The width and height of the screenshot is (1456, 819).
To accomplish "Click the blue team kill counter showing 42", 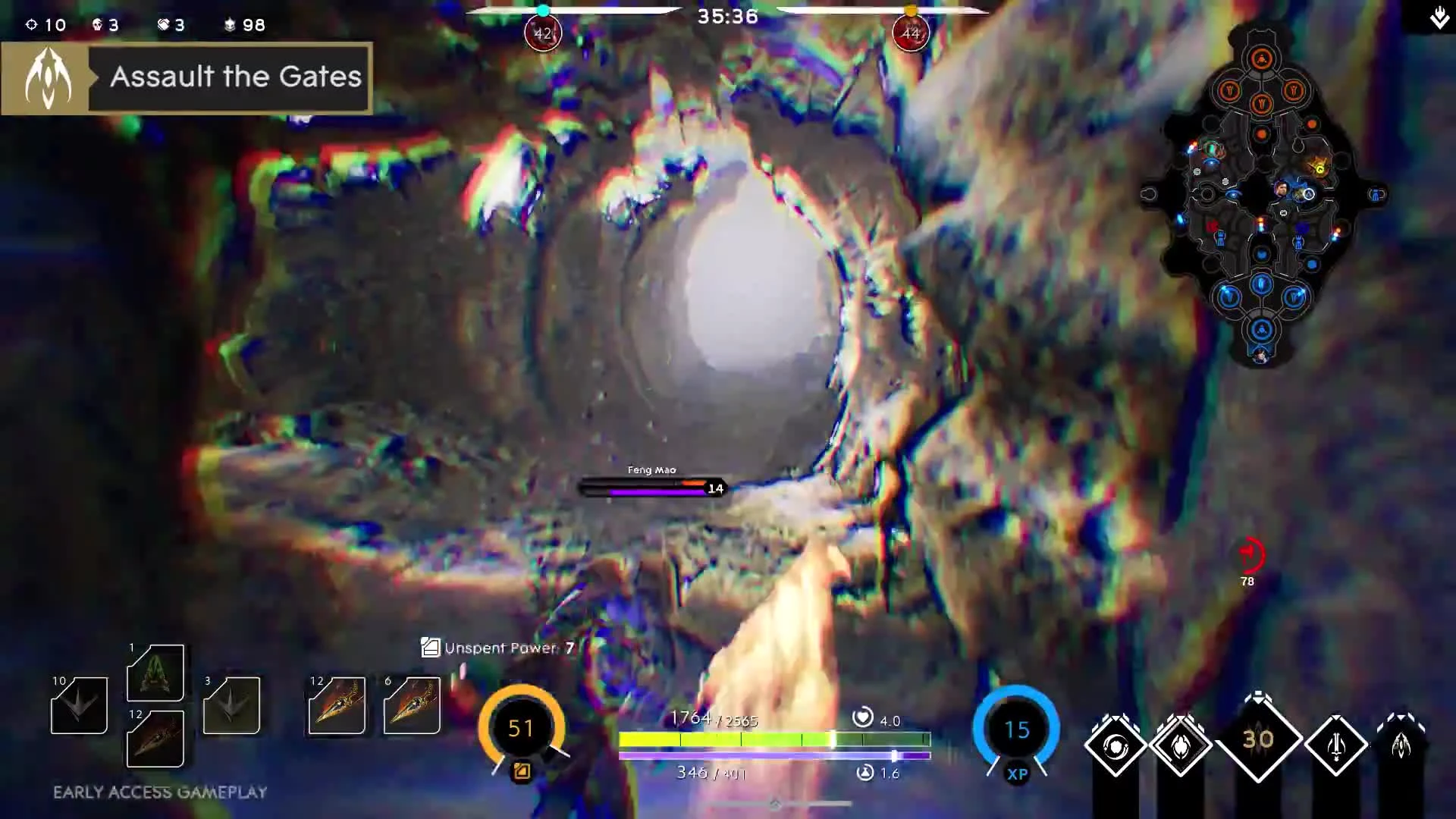I will [542, 33].
